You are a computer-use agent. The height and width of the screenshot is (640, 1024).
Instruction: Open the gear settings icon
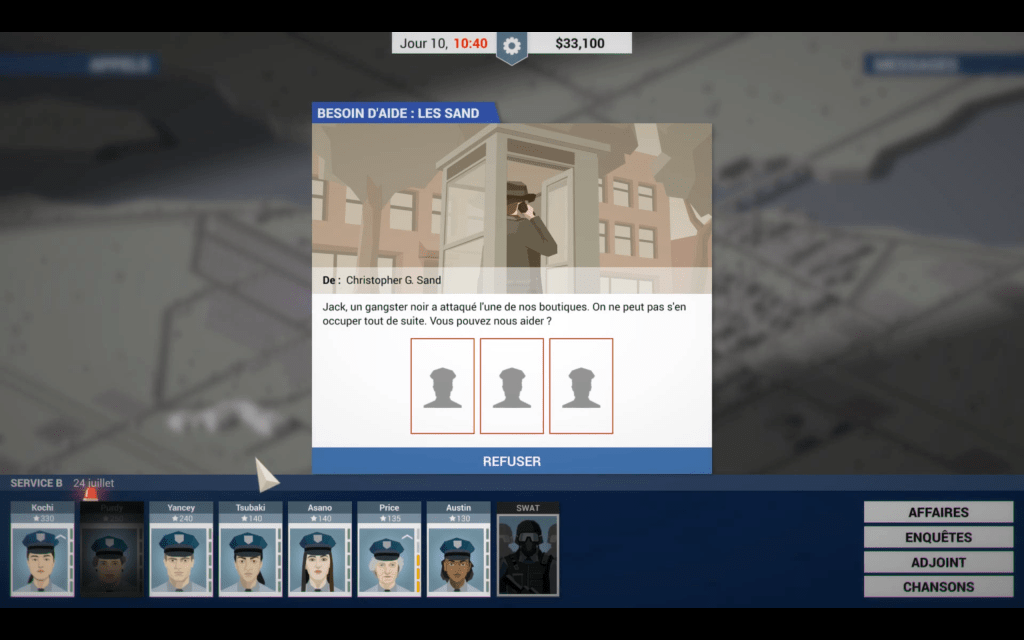click(512, 45)
